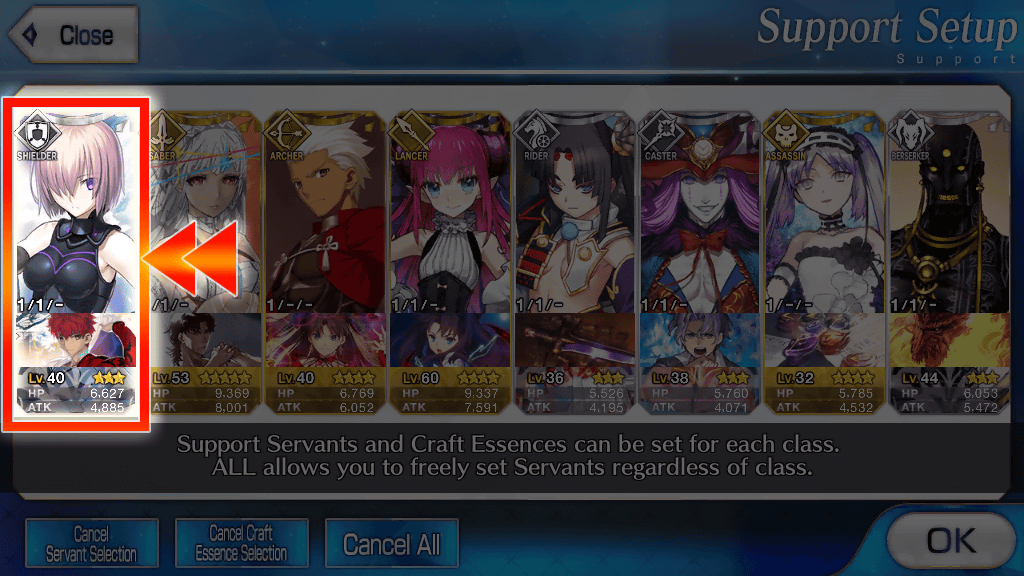Cancel Servant Selection
Viewport: 1024px width, 576px height.
[92, 545]
